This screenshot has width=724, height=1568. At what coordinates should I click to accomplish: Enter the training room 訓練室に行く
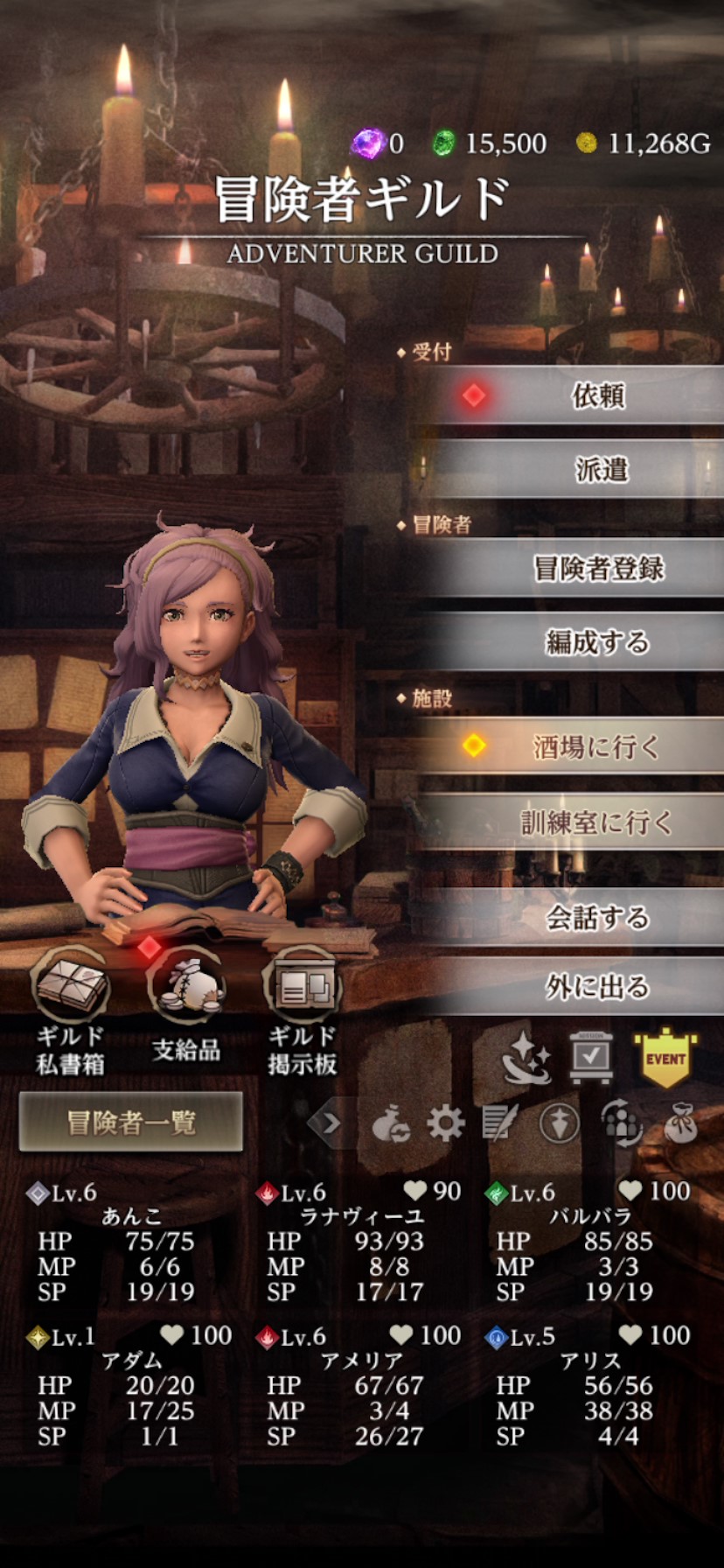(x=598, y=822)
